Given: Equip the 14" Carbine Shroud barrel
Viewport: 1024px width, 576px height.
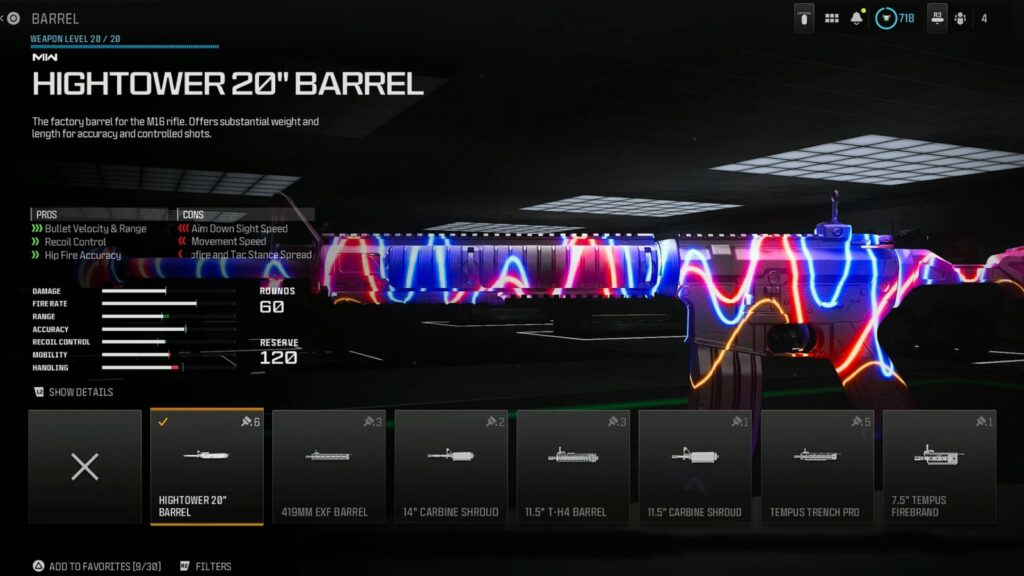Looking at the screenshot, I should coord(451,466).
